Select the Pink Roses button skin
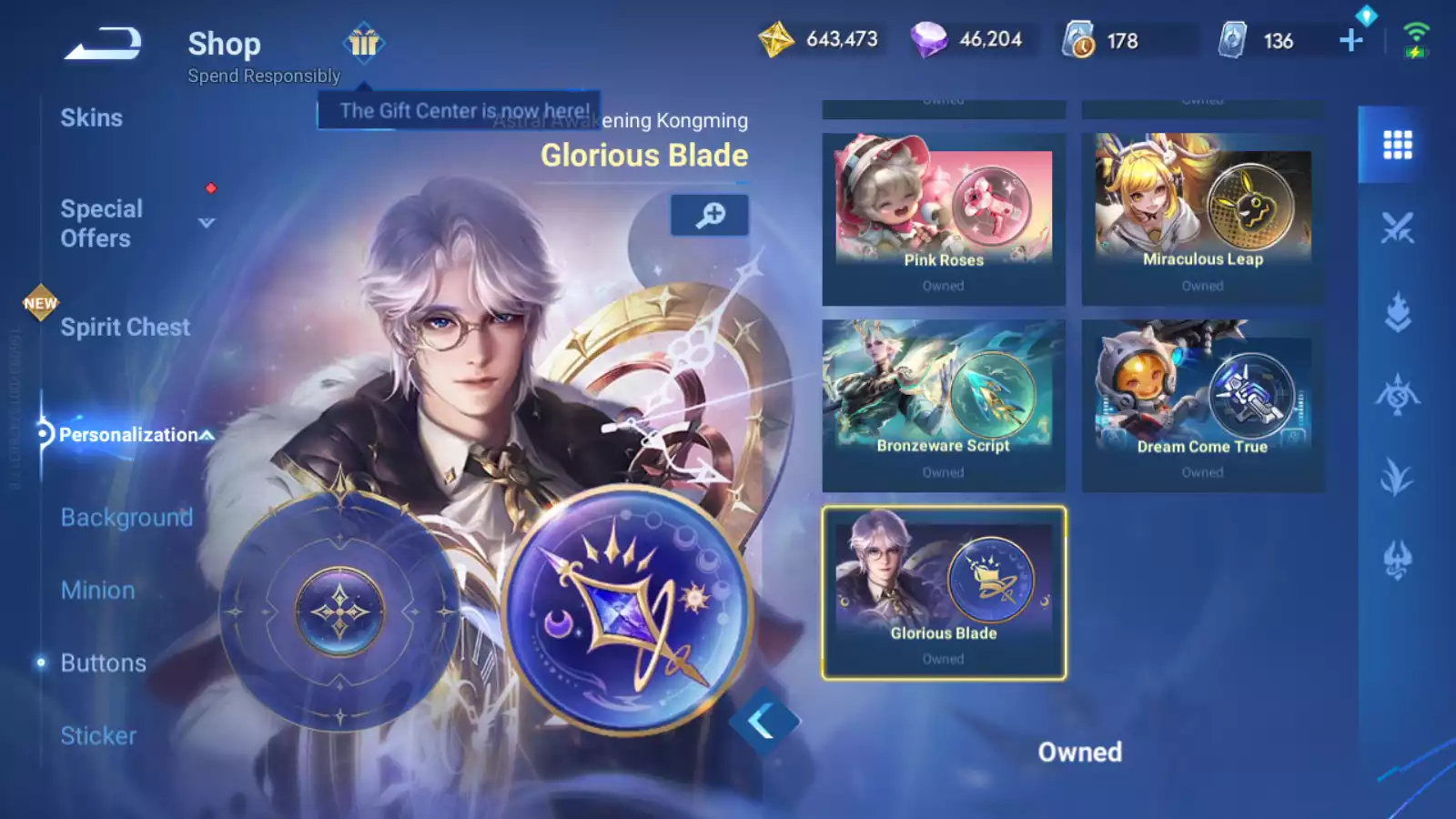The height and width of the screenshot is (819, 1456). pyautogui.click(x=944, y=219)
